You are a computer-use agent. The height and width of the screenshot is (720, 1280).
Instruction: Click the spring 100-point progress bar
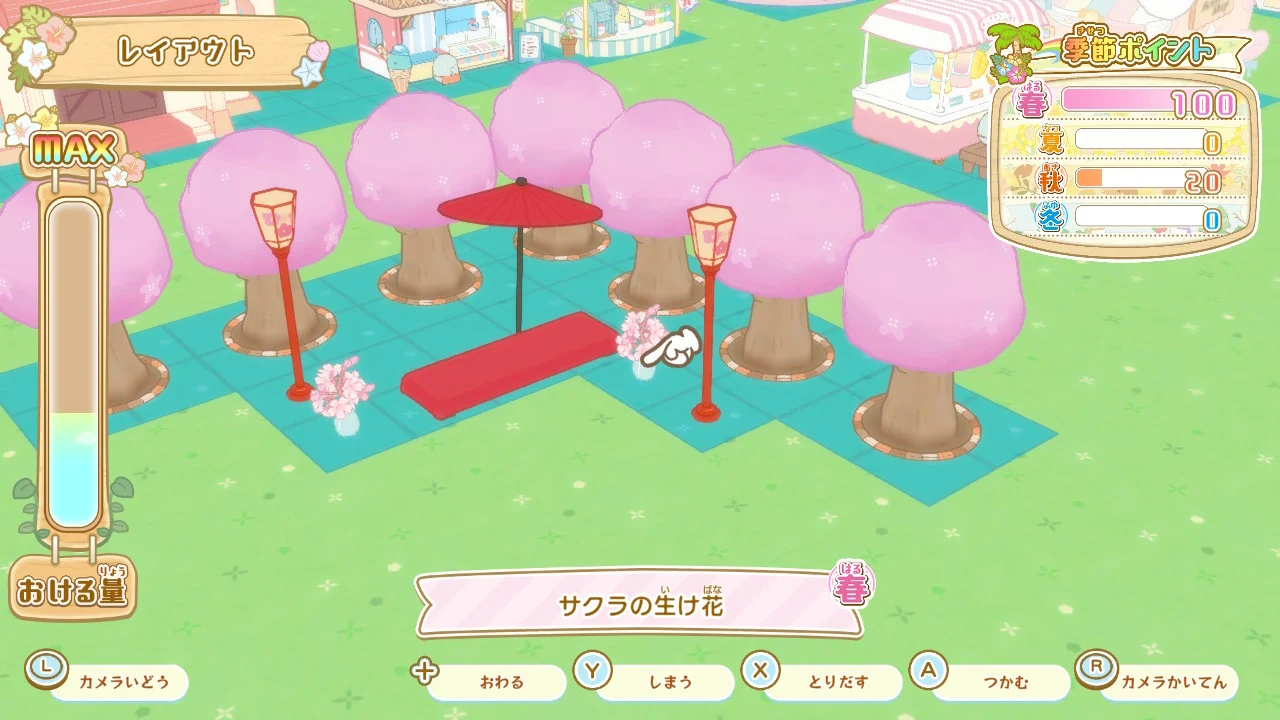[1140, 99]
